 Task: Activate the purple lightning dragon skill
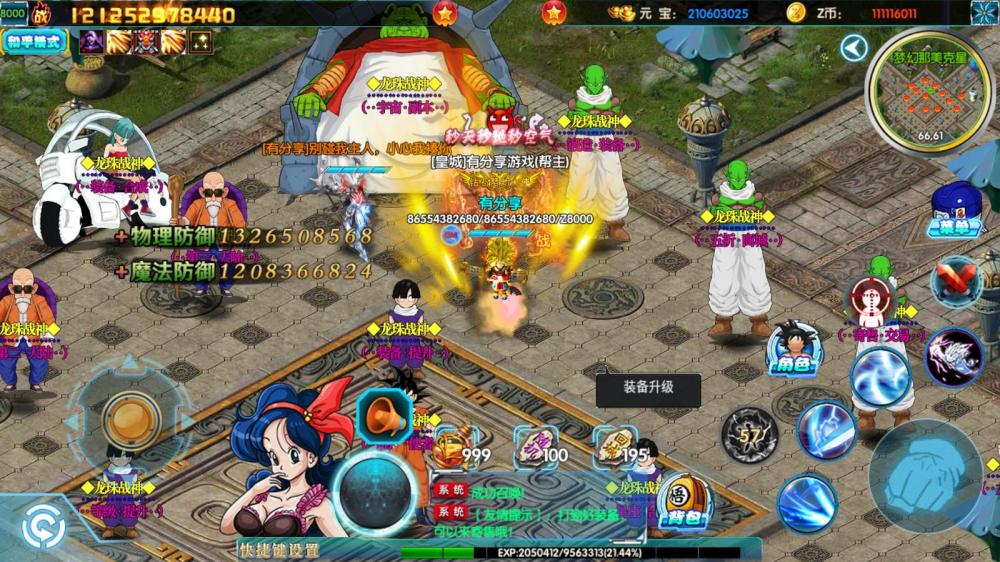click(953, 356)
